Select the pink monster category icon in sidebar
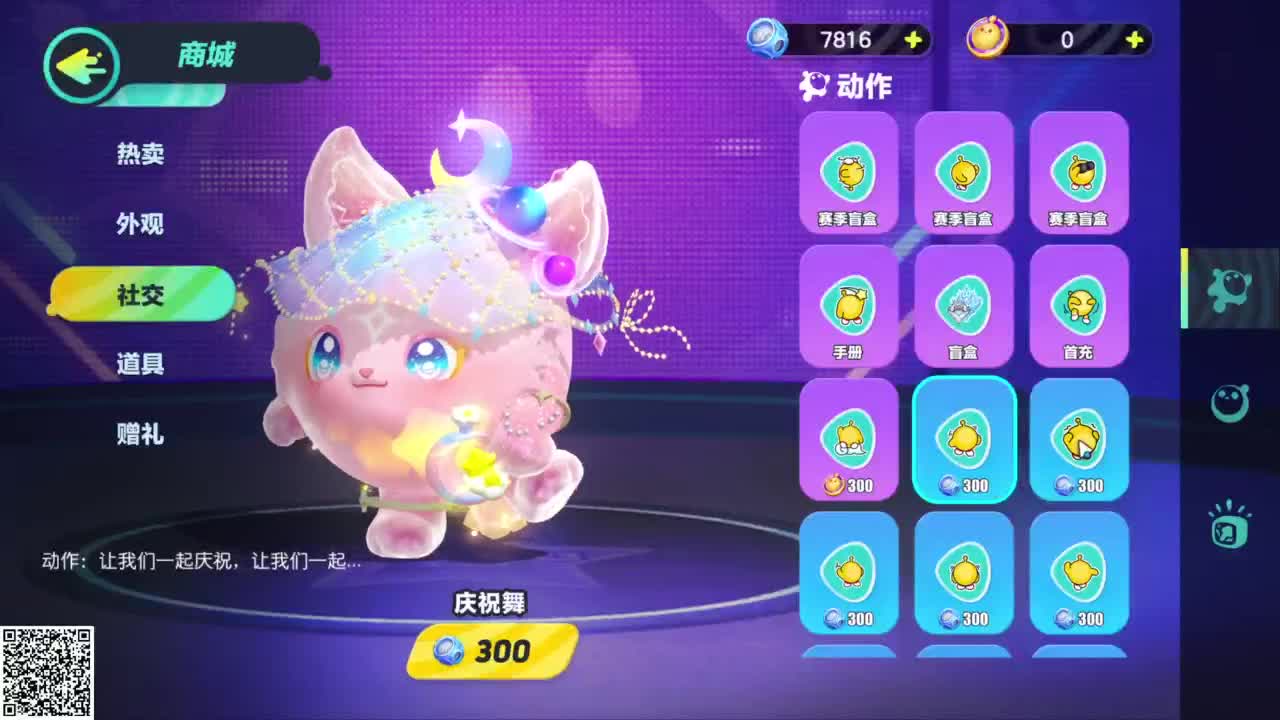The height and width of the screenshot is (720, 1280). [1229, 288]
